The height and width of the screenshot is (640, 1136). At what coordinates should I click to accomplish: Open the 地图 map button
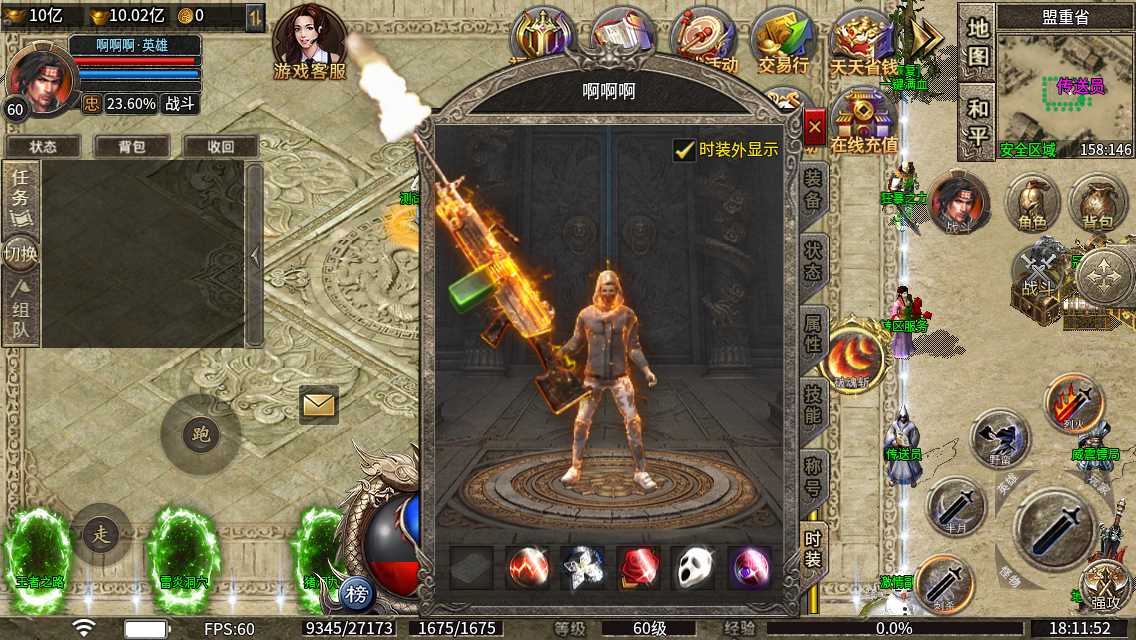pyautogui.click(x=976, y=43)
